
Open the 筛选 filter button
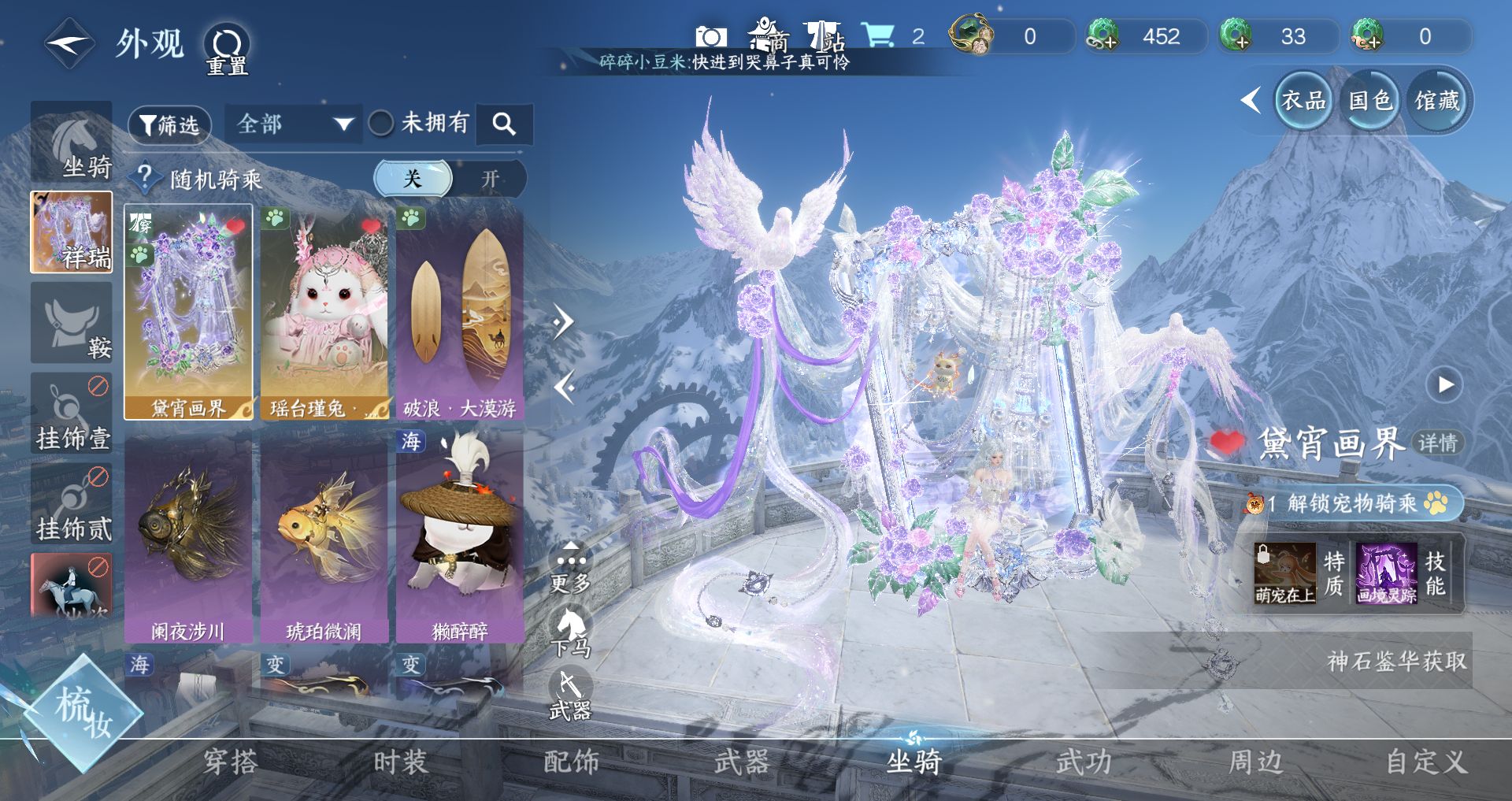click(169, 124)
